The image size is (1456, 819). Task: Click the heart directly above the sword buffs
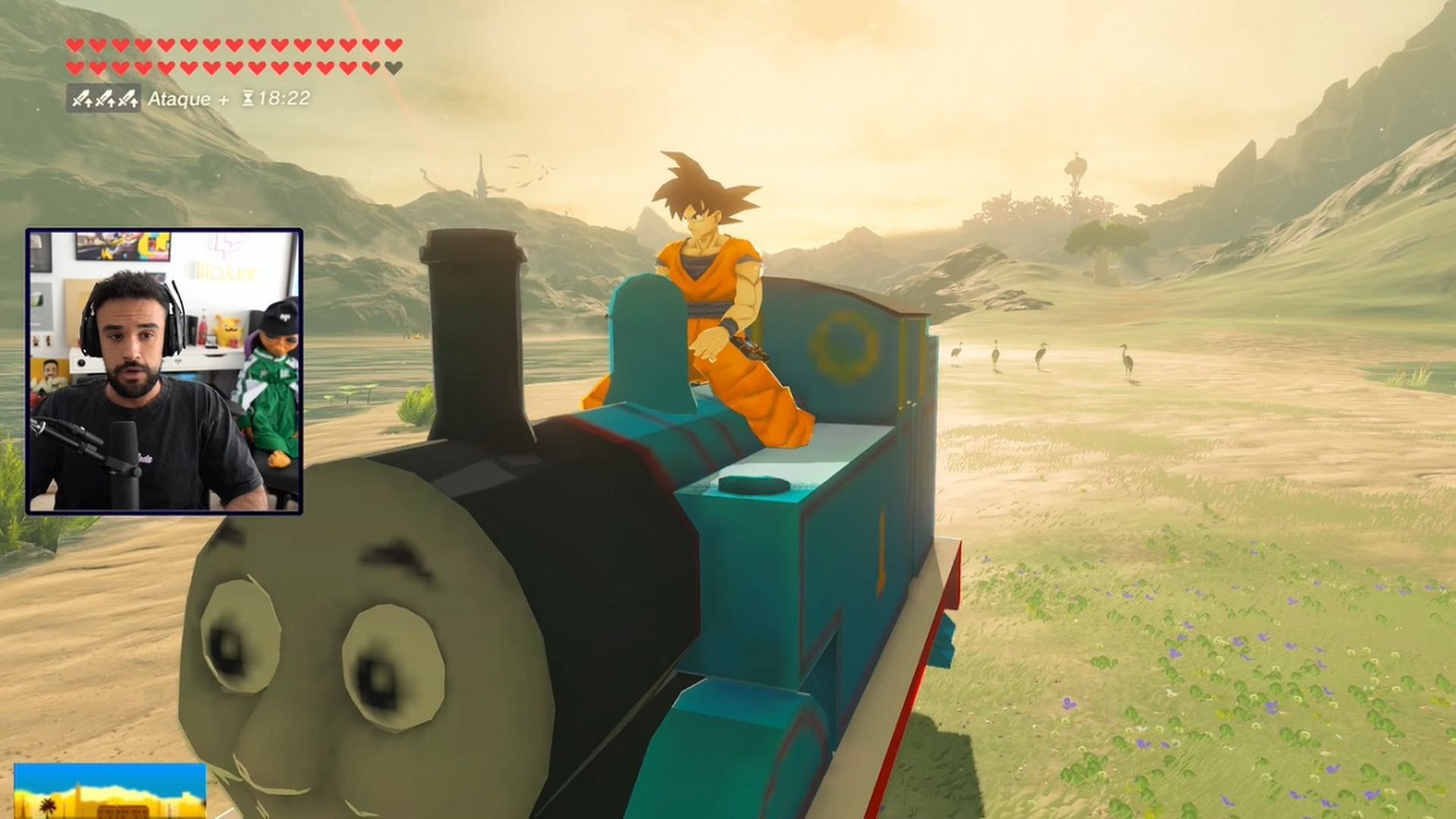pos(75,68)
